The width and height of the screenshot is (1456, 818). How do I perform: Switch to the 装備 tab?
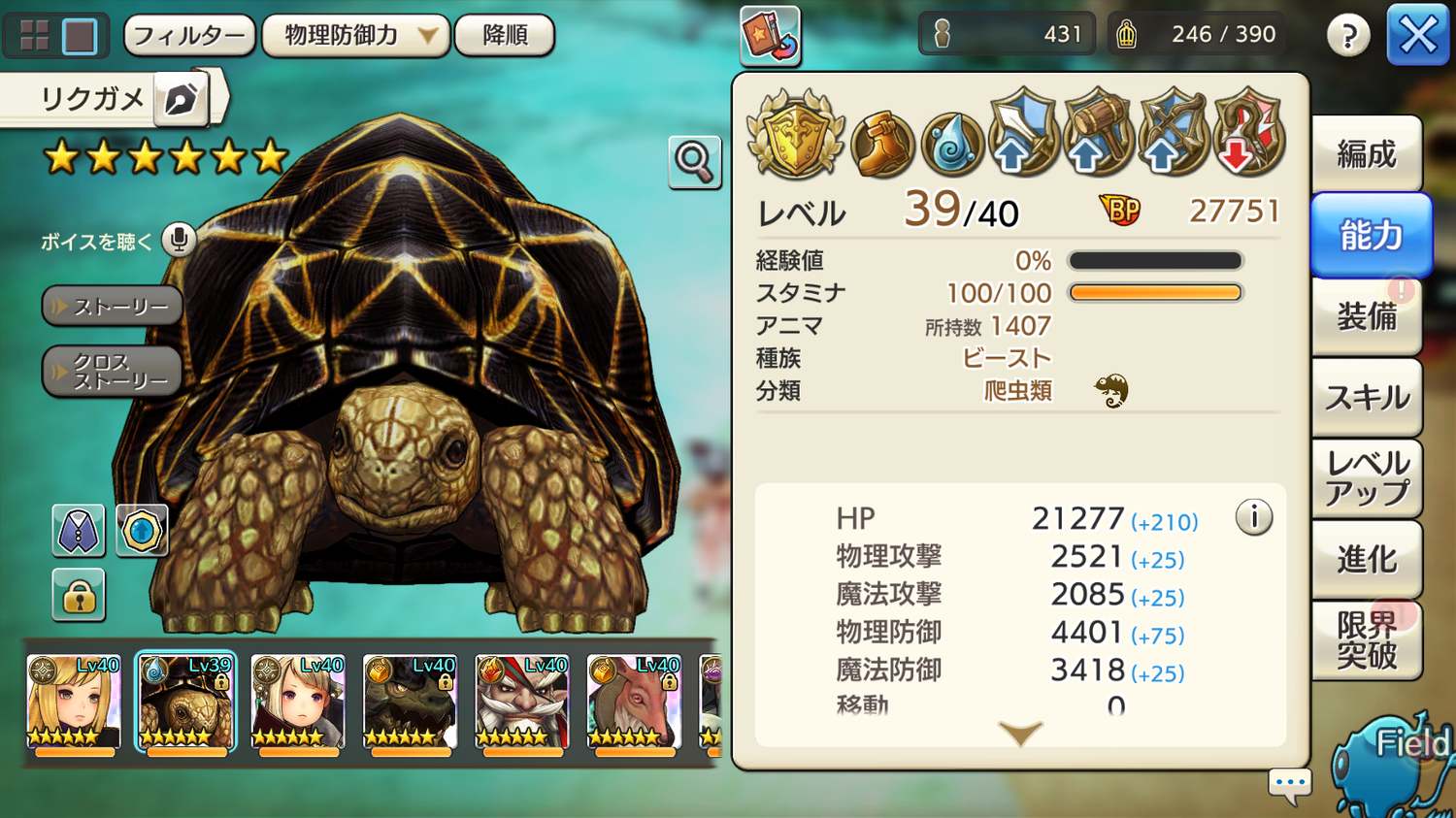click(1366, 316)
